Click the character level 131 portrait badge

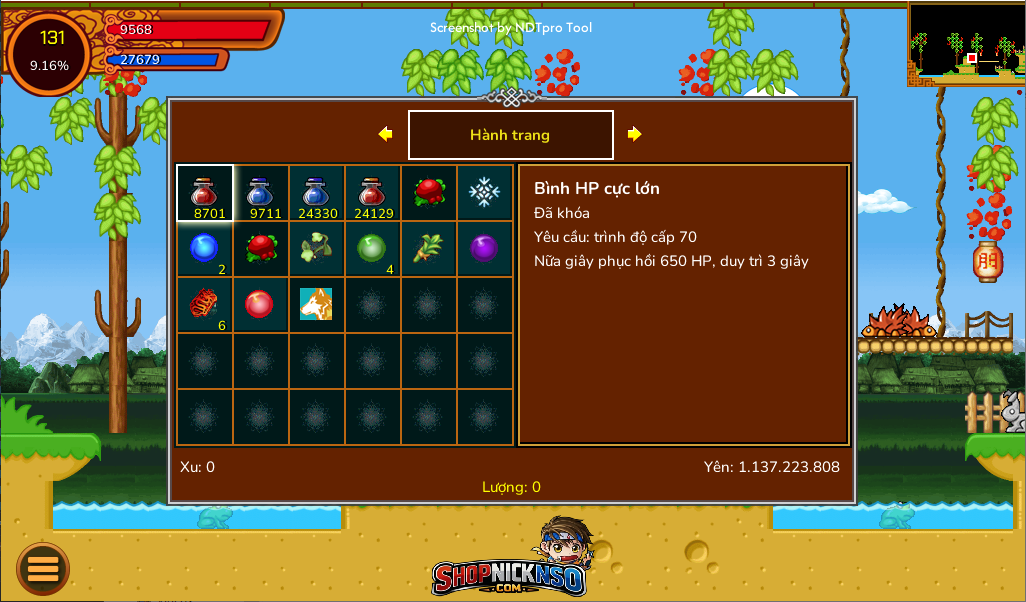[49, 52]
